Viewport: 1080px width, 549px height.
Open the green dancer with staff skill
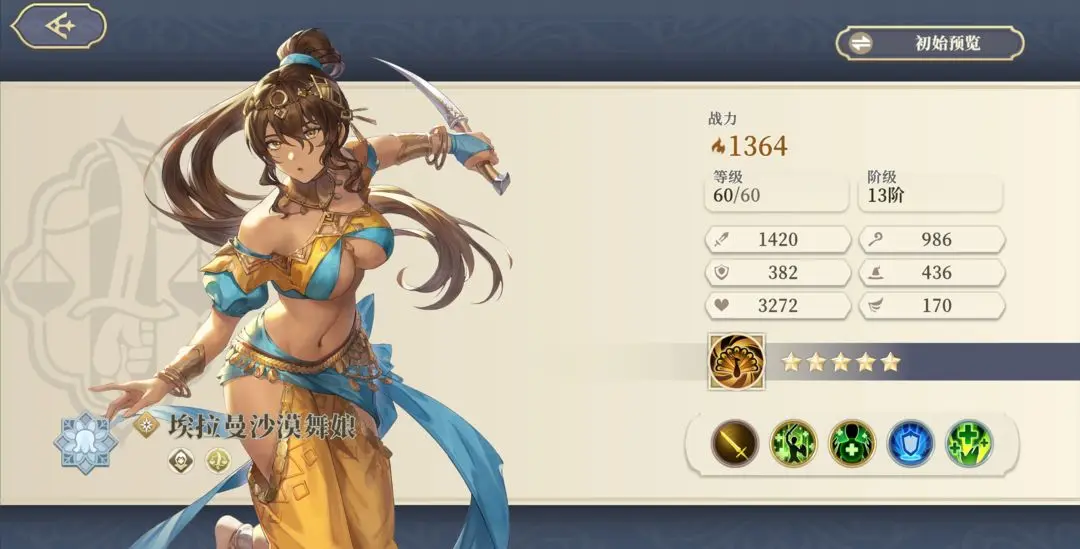(794, 443)
